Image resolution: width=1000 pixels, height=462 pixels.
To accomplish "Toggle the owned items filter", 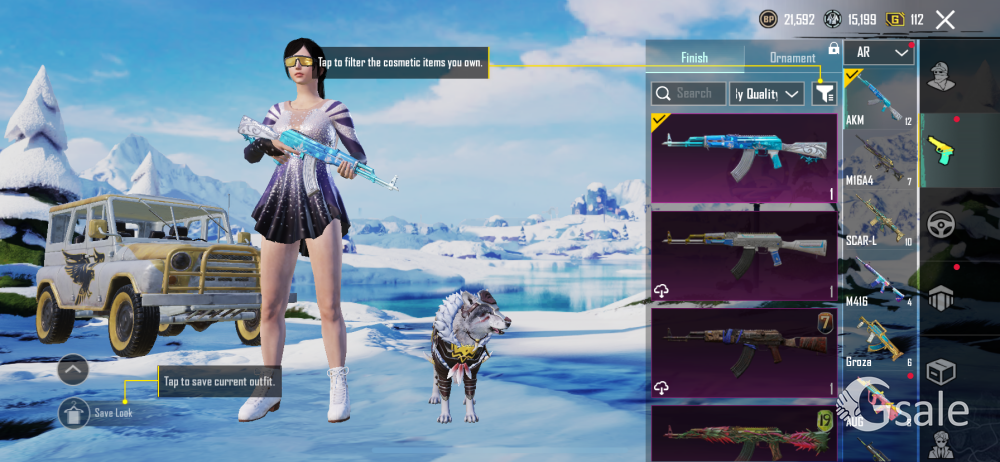I will [824, 94].
